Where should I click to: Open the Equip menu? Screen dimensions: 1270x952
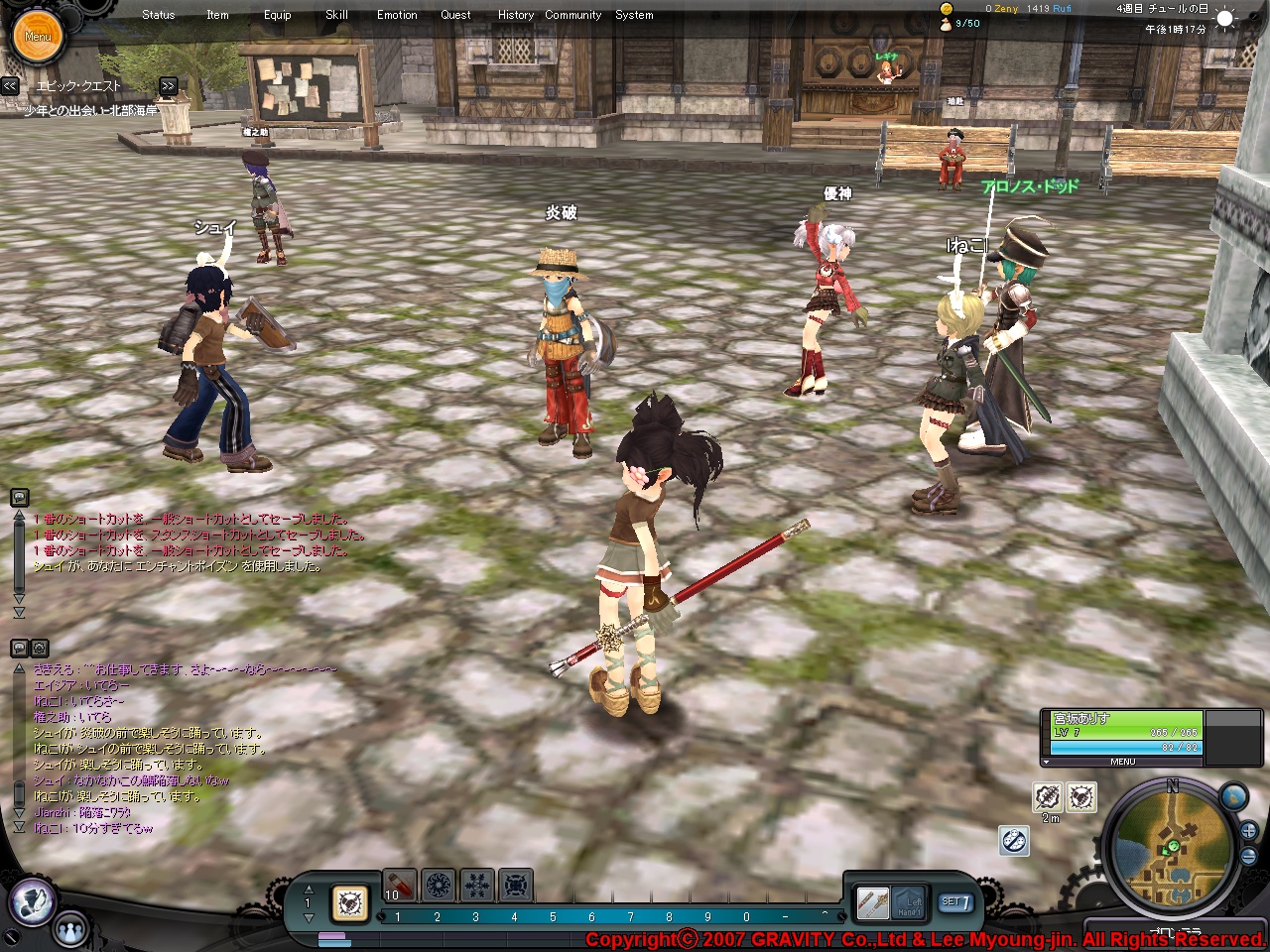point(278,15)
